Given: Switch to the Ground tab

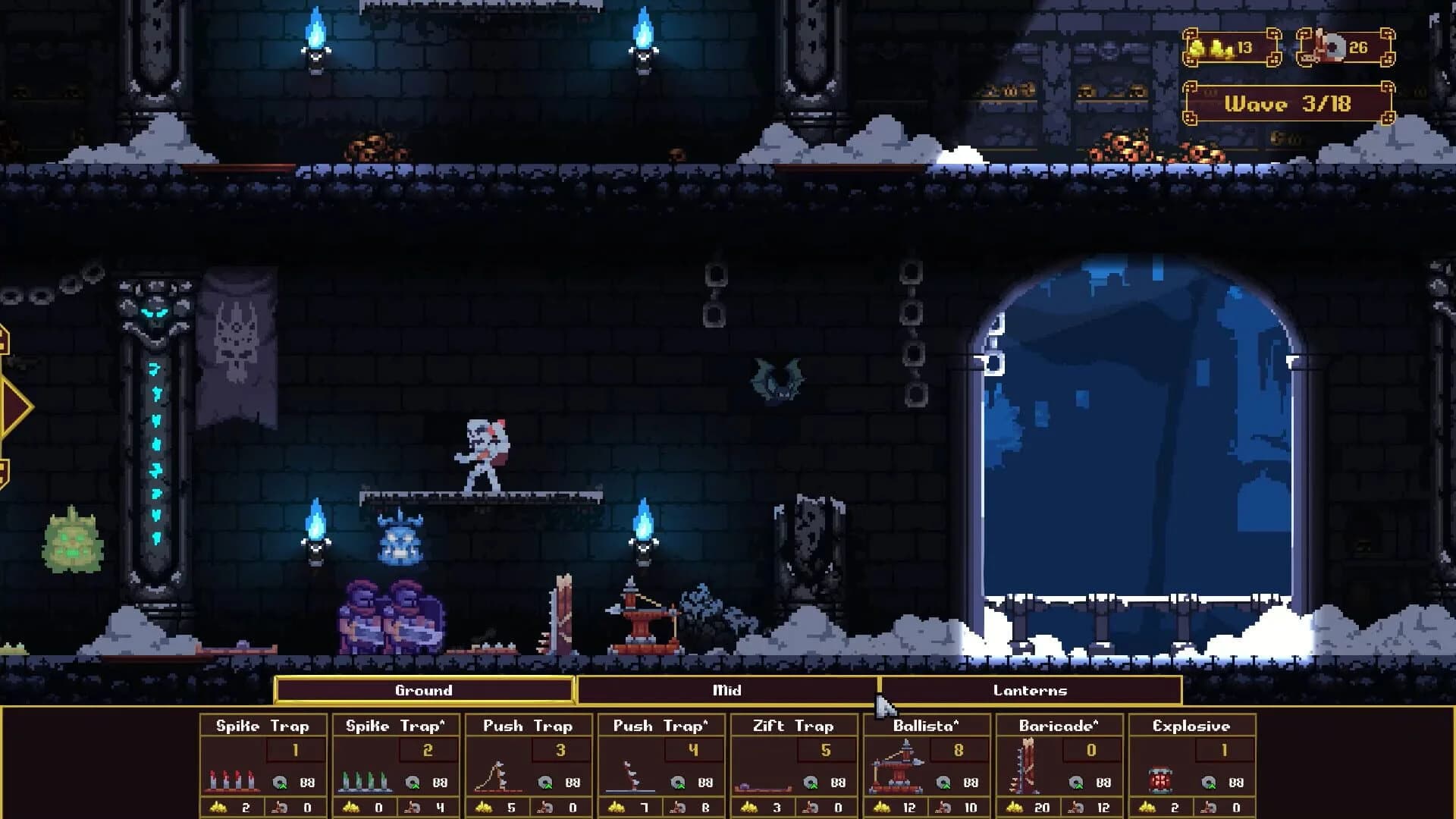Looking at the screenshot, I should pos(425,691).
